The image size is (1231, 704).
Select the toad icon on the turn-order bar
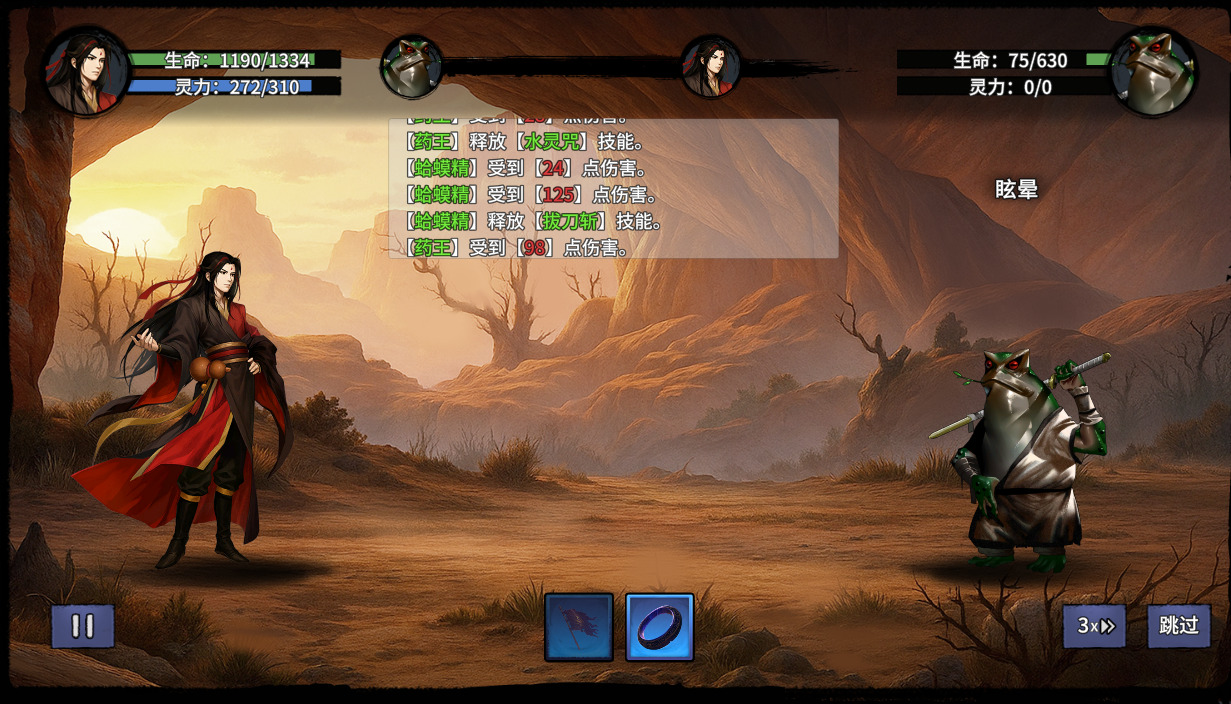click(x=412, y=67)
